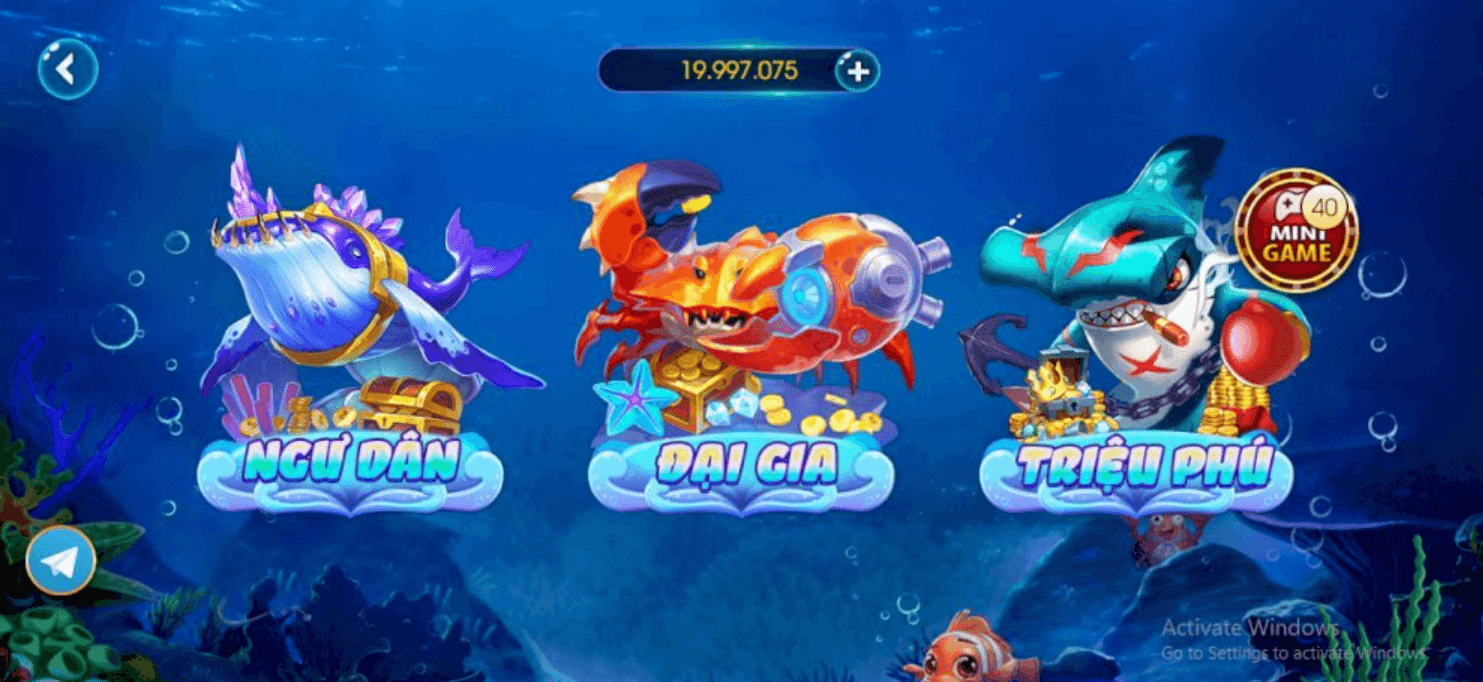Screen dimensions: 1483x682
Task: Open the Telegram paper plane icon
Action: coord(61,561)
